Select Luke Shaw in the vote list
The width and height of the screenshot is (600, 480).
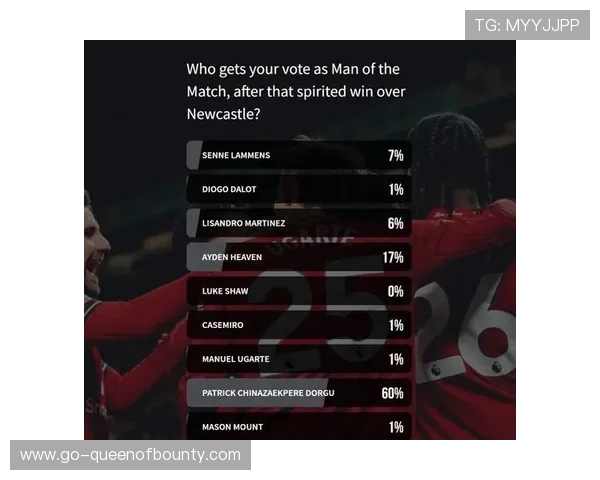298,292
